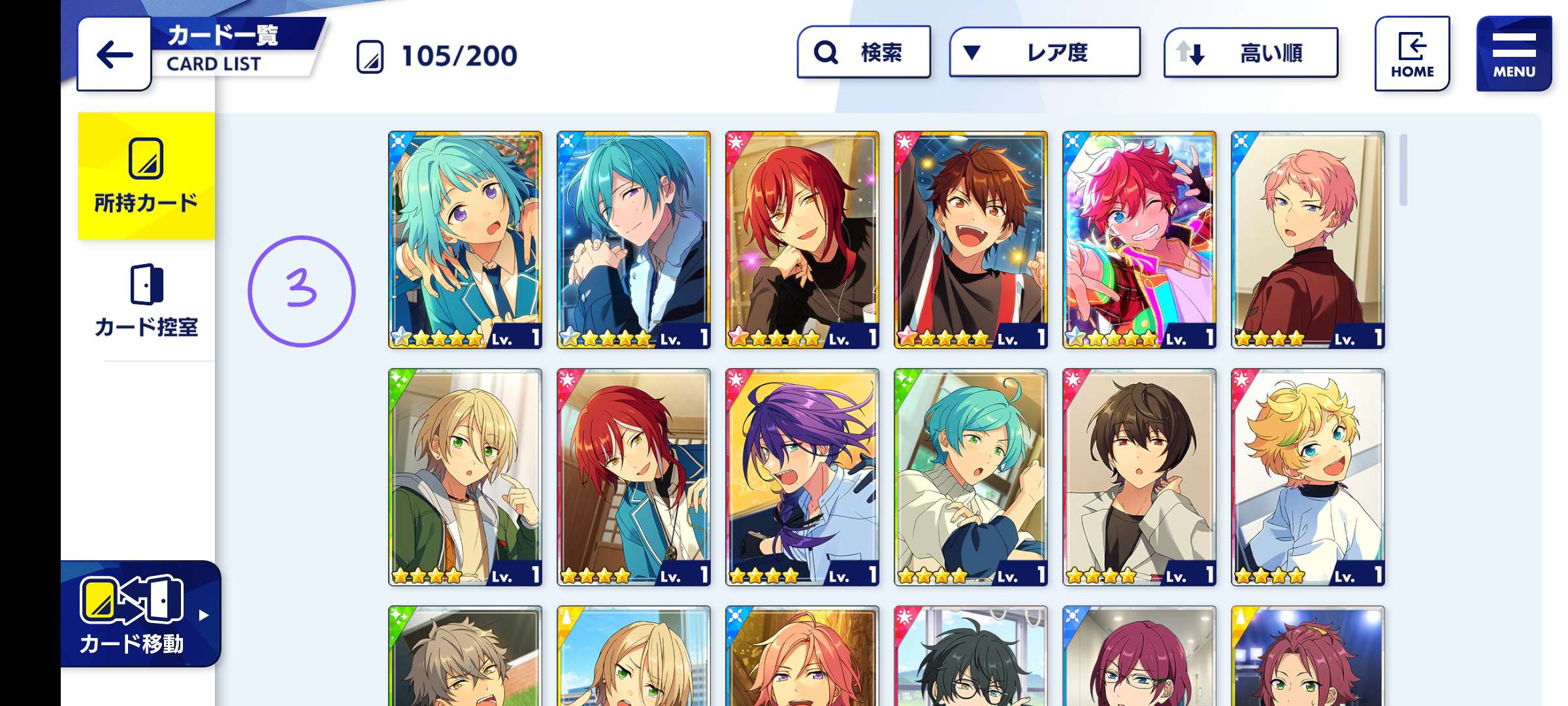Select the five-star brown-haired laughing boy card
Screen dimensions: 1568x706
[971, 240]
